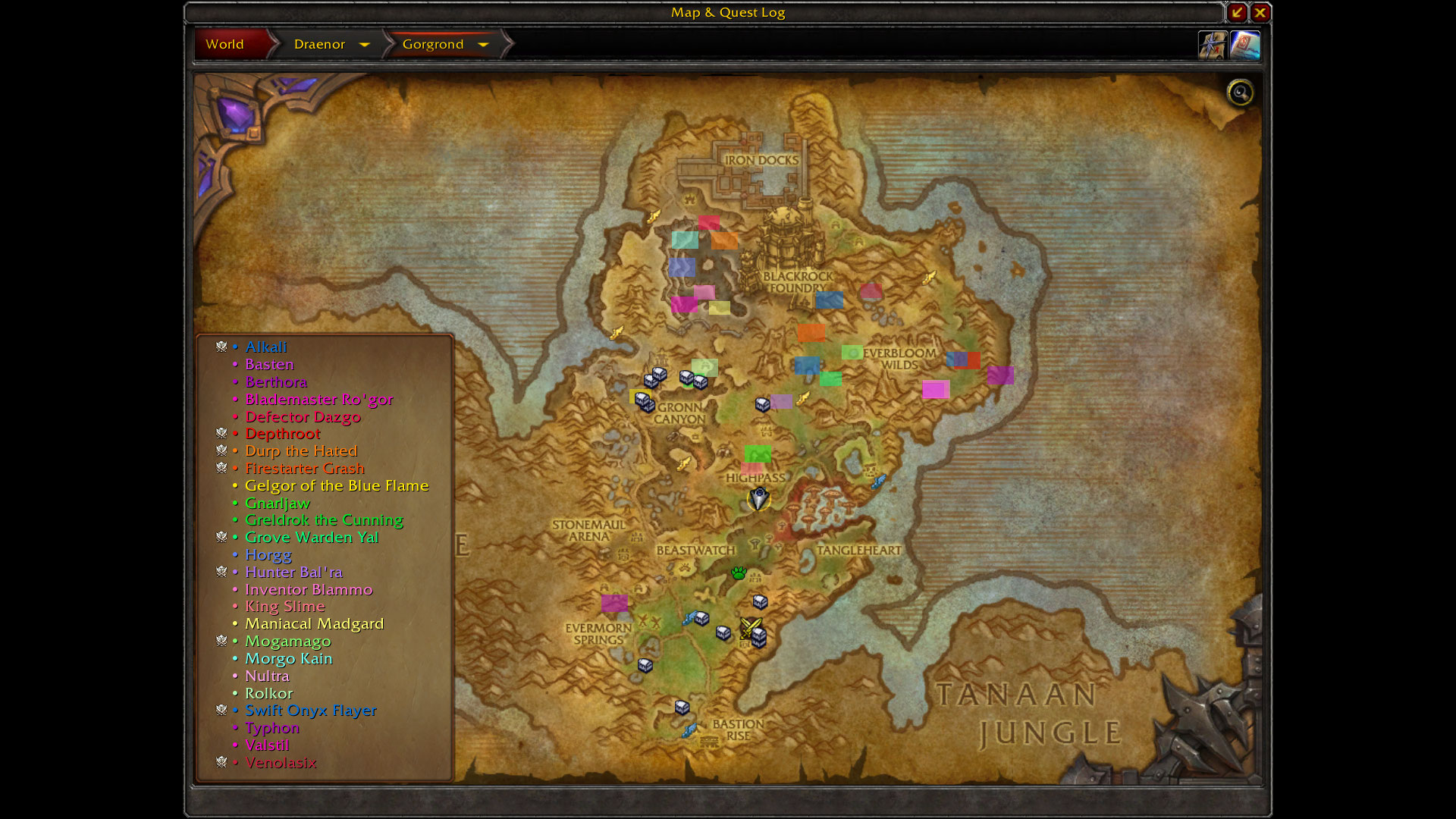Select Morgo Kain in the rare list
Viewport: 1456px width, 819px height.
(288, 658)
